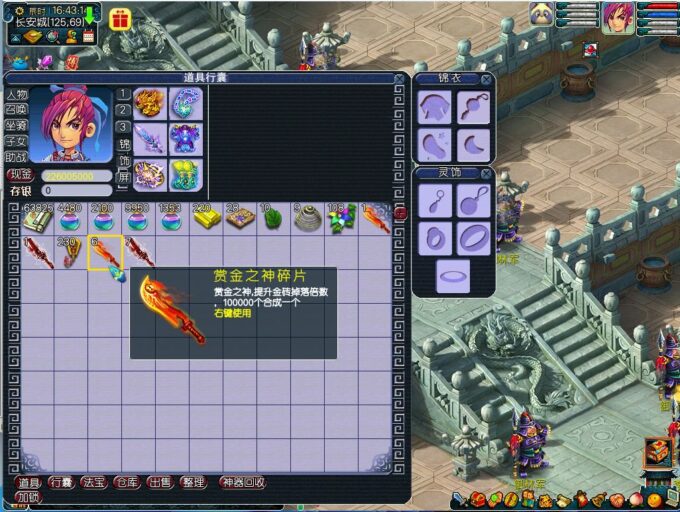Select the green leaf item slot

click(274, 218)
